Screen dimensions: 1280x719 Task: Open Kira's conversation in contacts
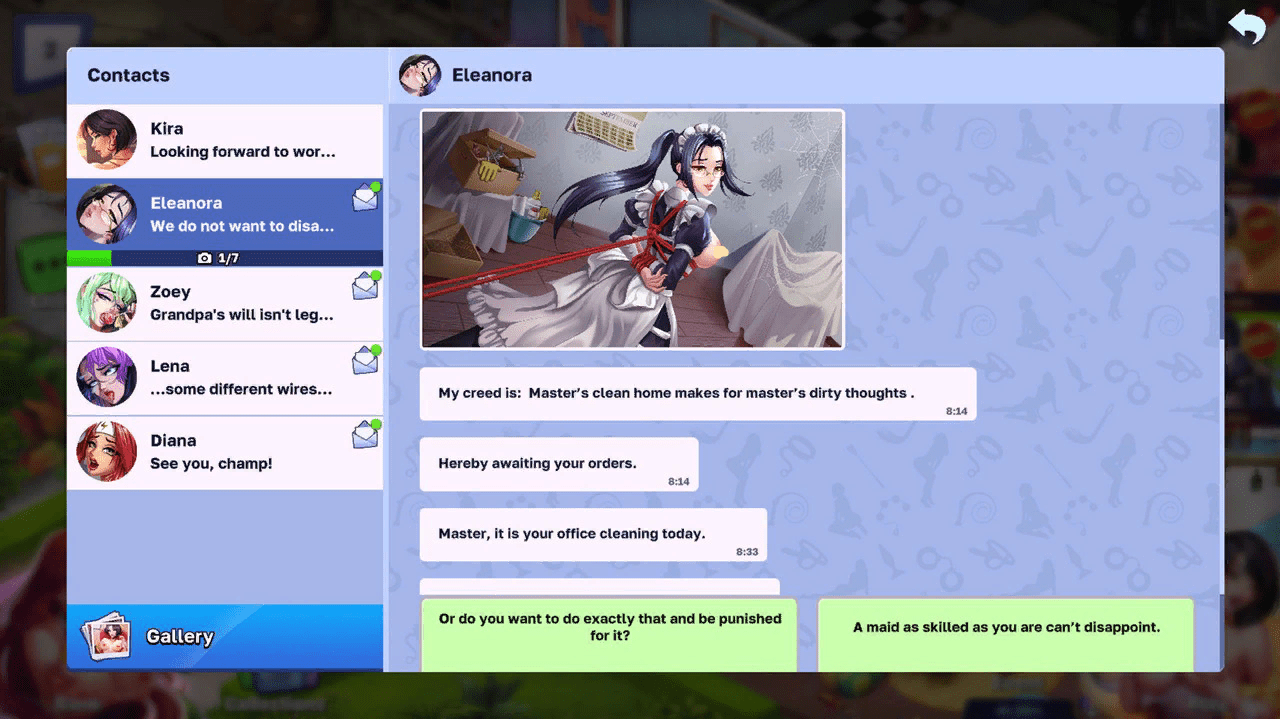click(x=225, y=140)
